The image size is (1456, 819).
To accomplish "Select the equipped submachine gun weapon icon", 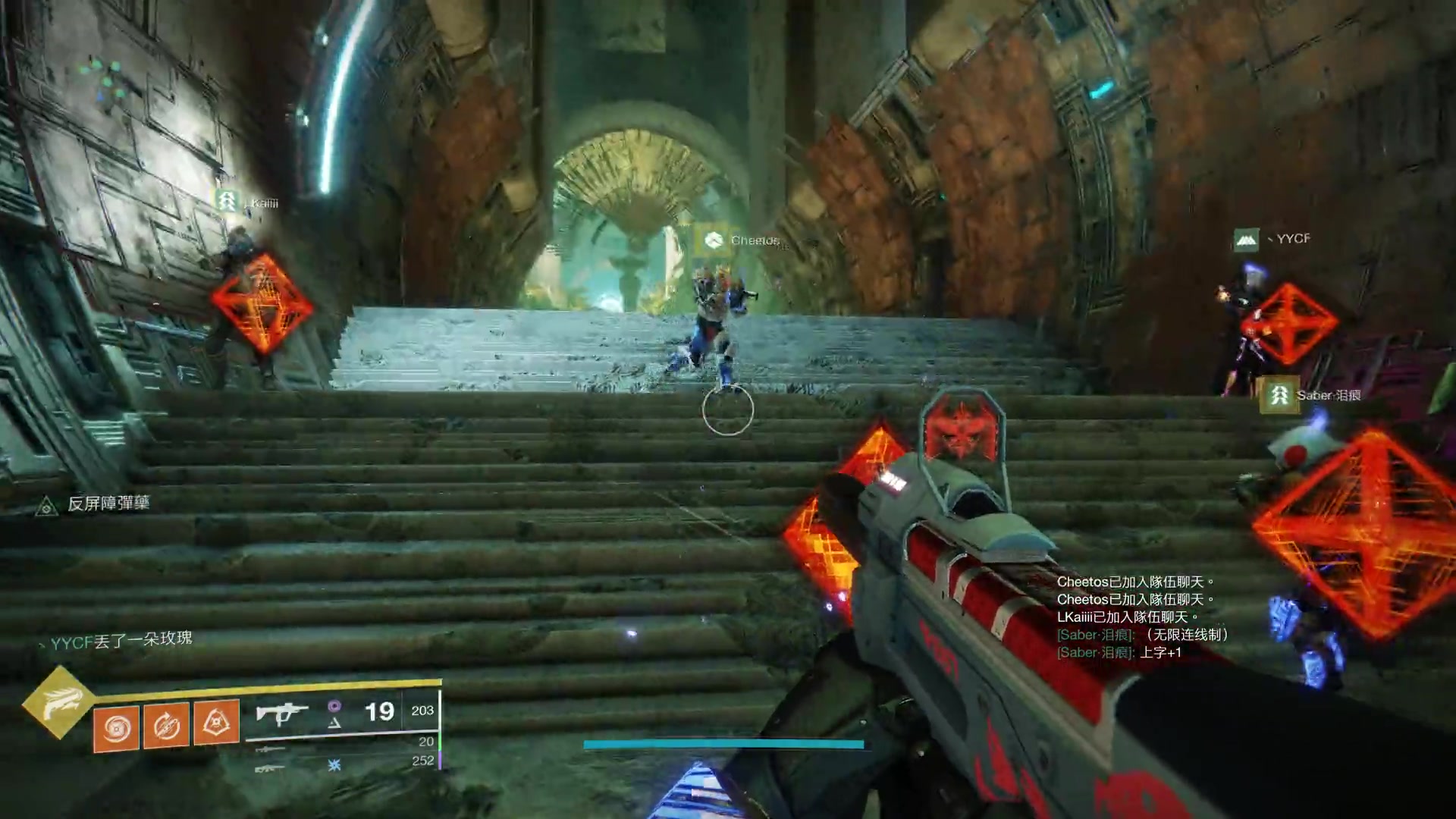I will 281,714.
